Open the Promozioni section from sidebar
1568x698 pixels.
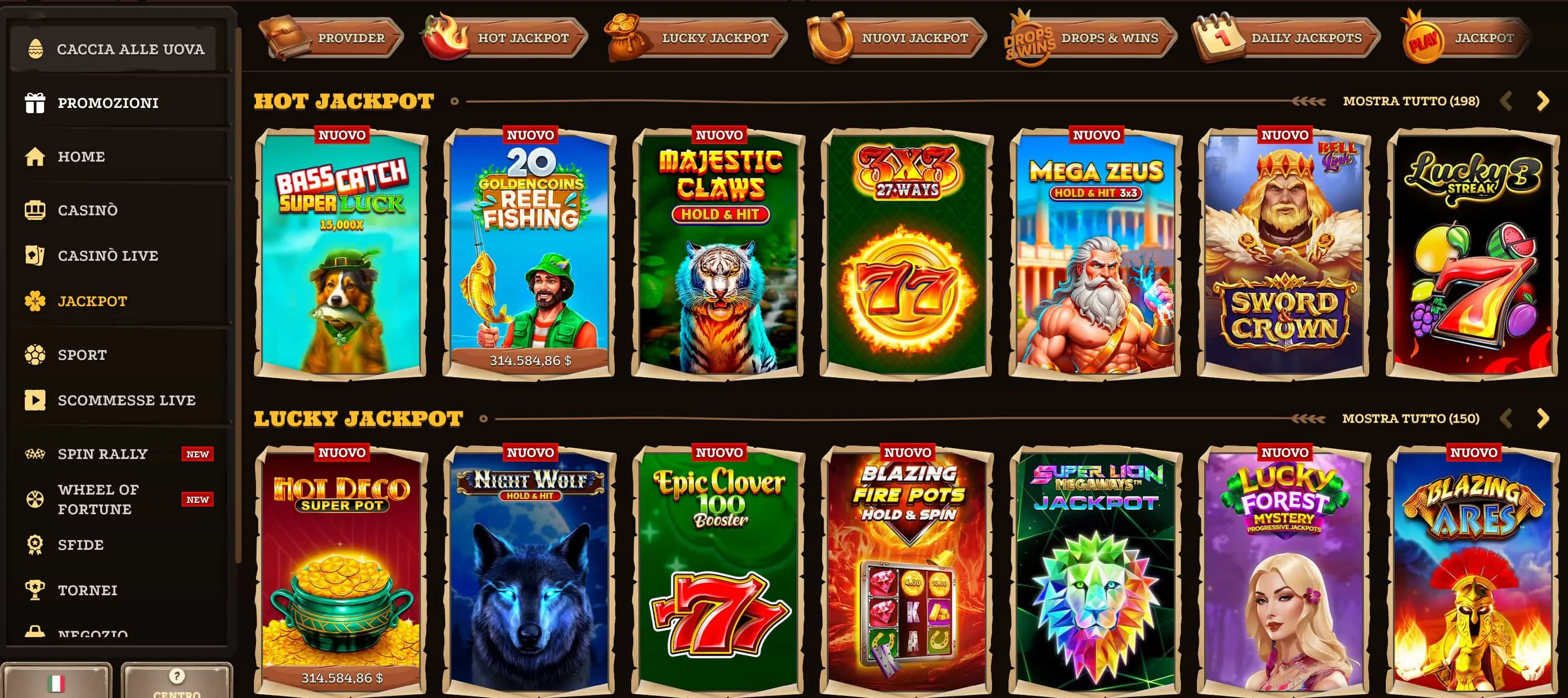click(x=108, y=102)
